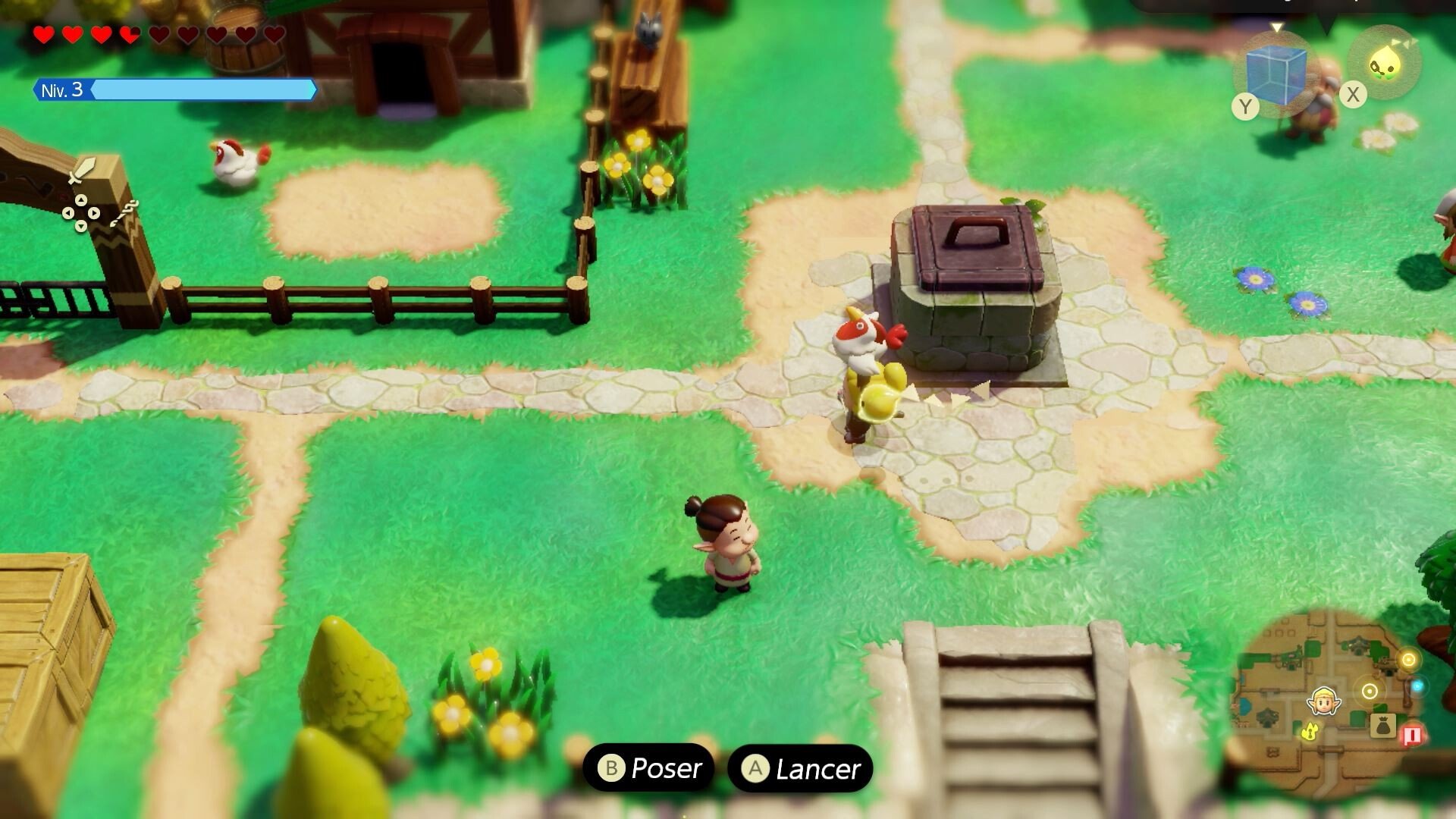The image size is (1456, 819).
Task: Click the glowing blue dot on the minimap
Action: 1417,686
